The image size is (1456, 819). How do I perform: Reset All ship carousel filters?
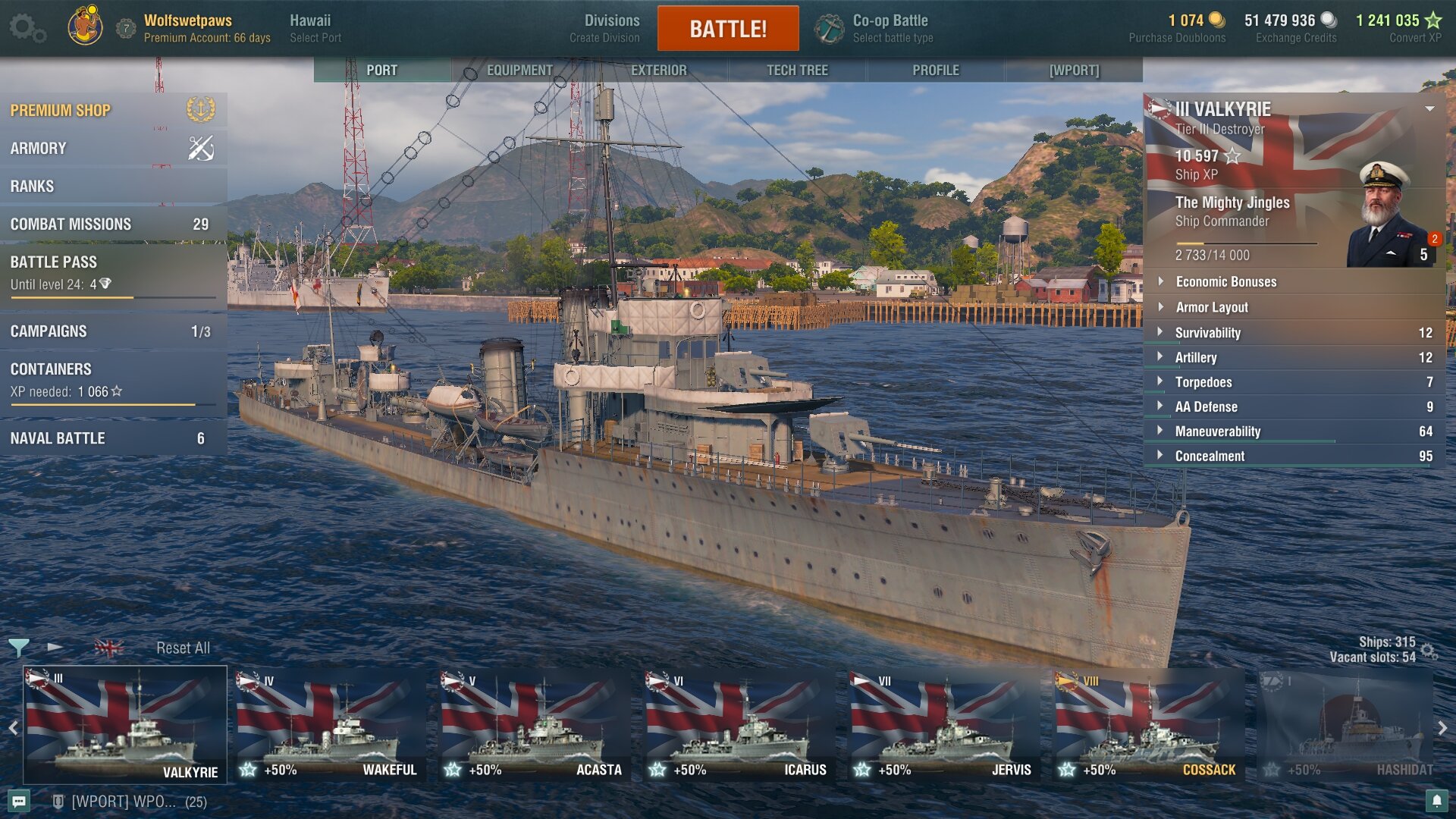point(183,648)
